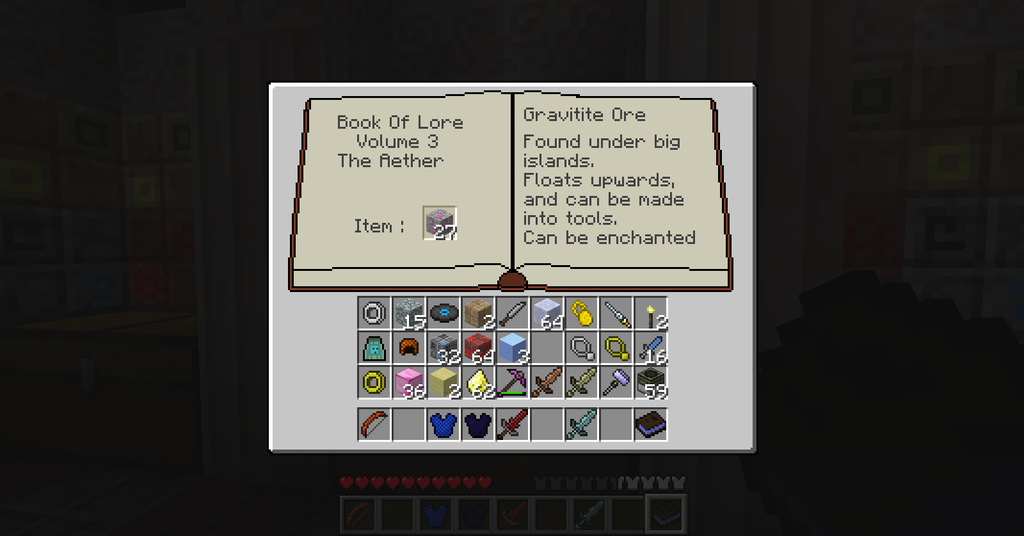This screenshot has width=1024, height=536.
Task: Pick up the gold ring
Action: click(374, 382)
